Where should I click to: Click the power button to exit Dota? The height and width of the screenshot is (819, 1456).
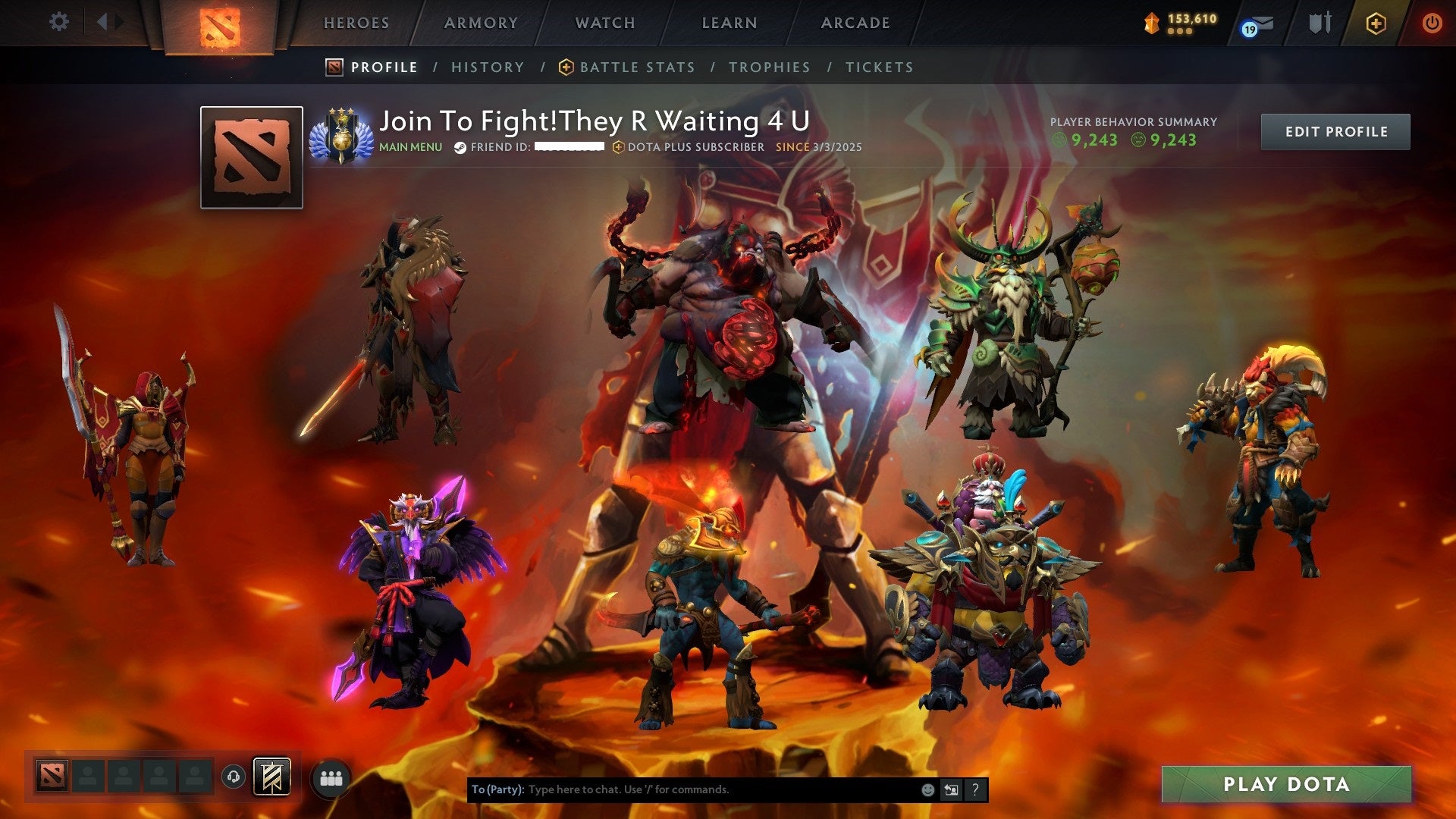1433,23
